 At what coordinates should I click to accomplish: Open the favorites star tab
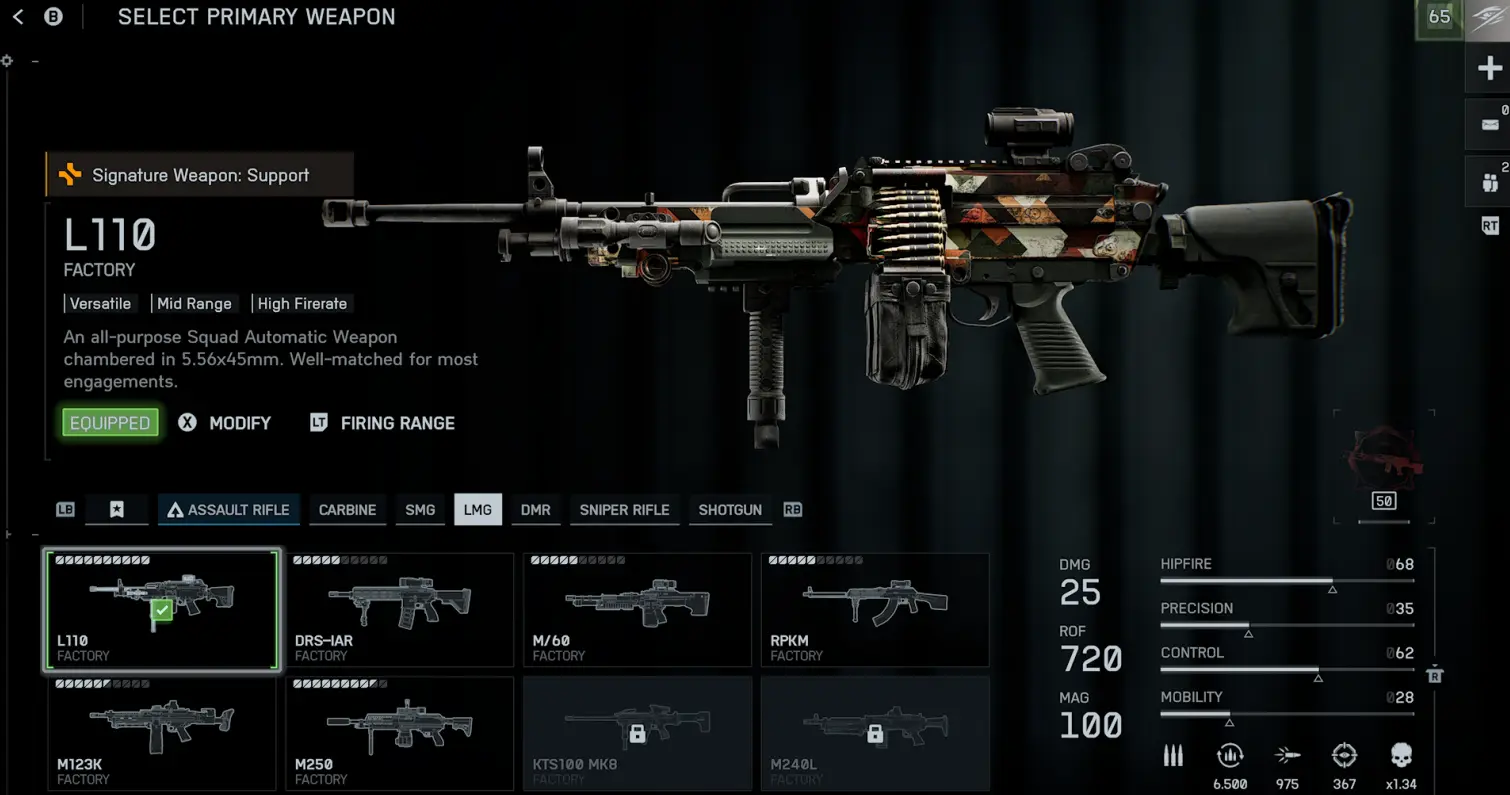117,510
